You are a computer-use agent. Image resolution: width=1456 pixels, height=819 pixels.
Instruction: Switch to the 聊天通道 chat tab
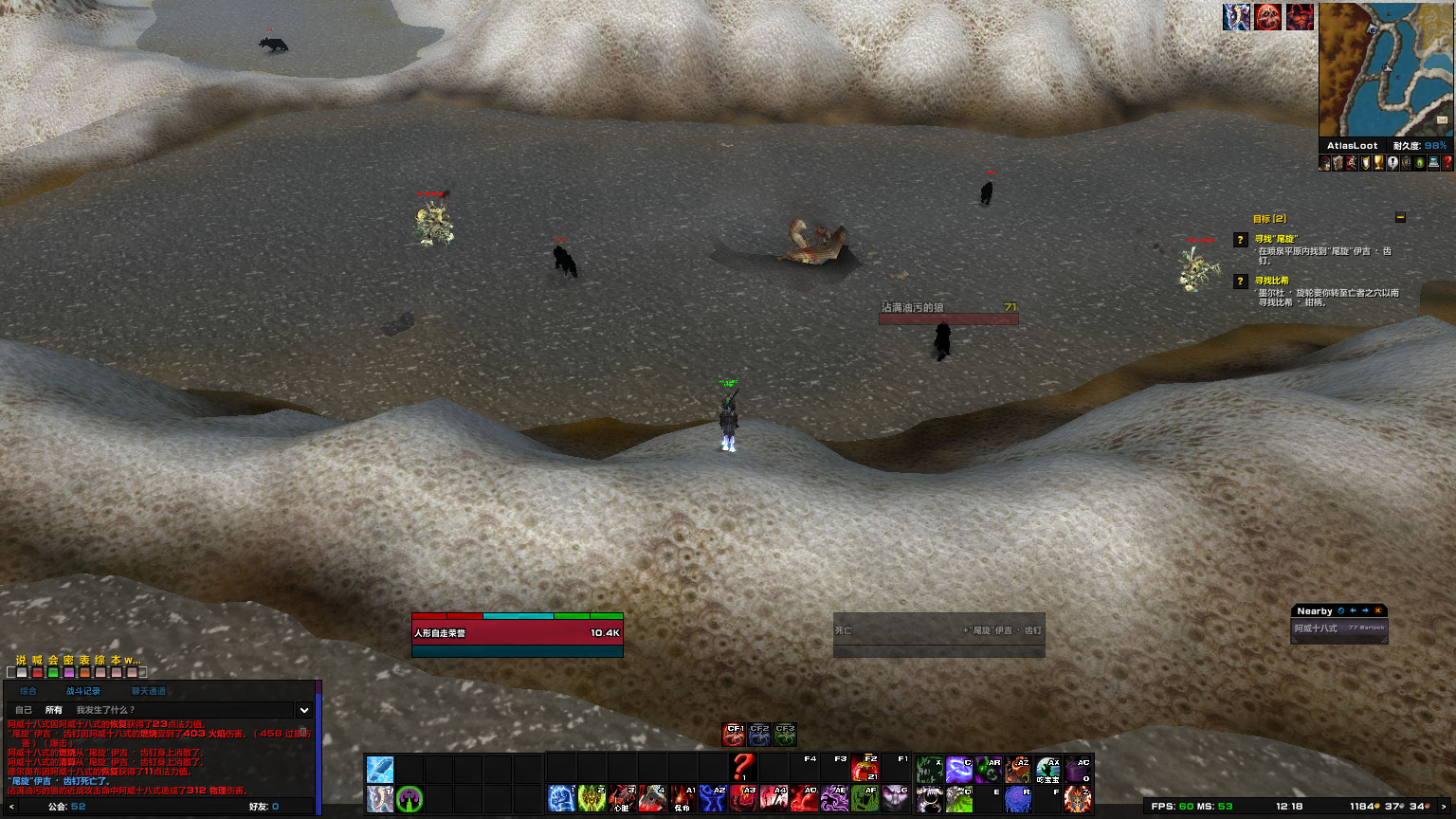point(149,691)
